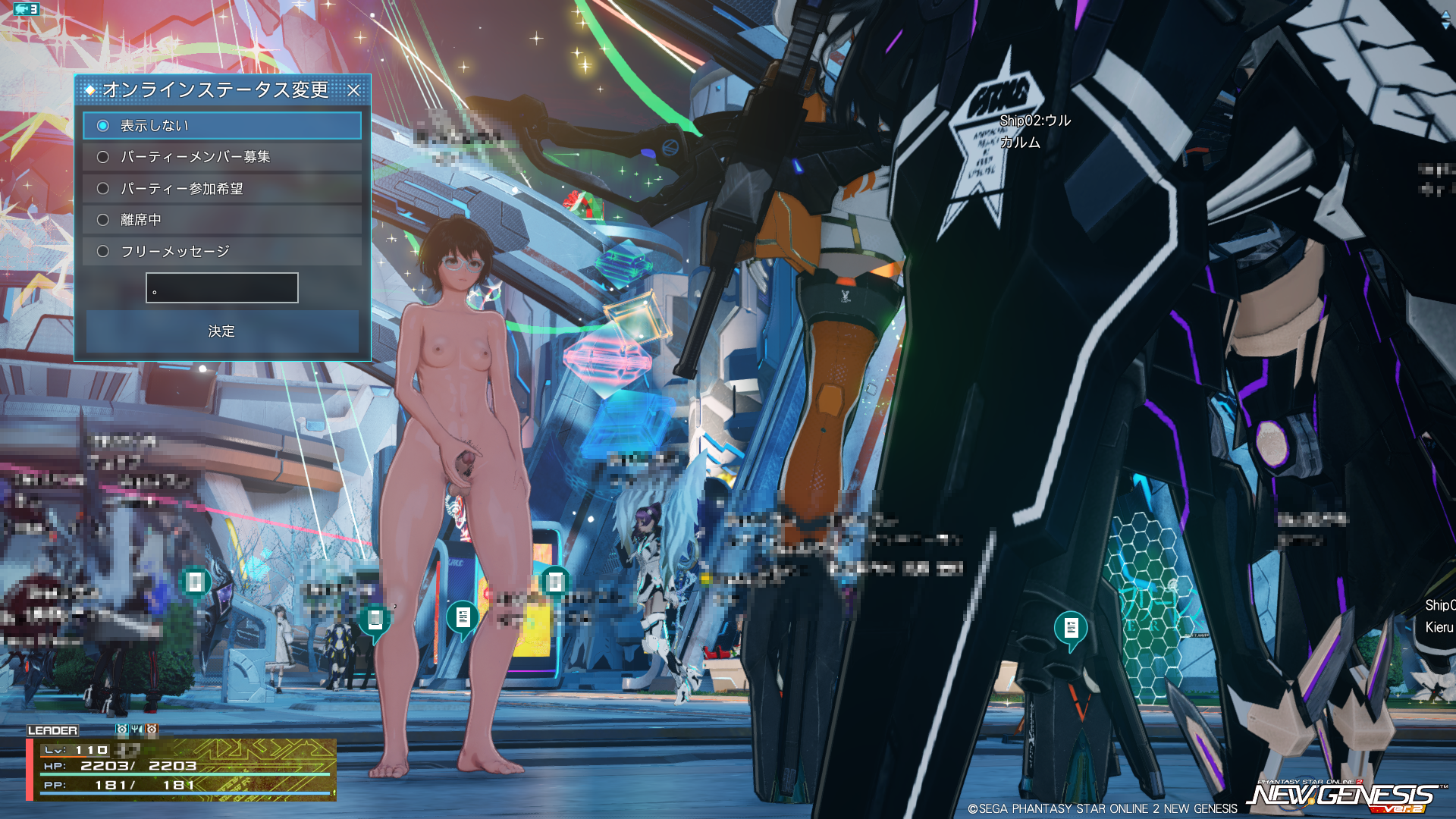Viewport: 1456px width, 819px height.
Task: Select the 表示しない radio option
Action: tap(103, 126)
